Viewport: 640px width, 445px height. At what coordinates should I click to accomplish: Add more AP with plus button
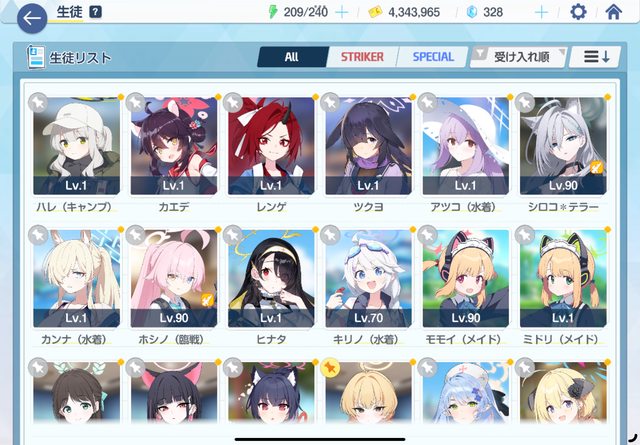click(341, 12)
